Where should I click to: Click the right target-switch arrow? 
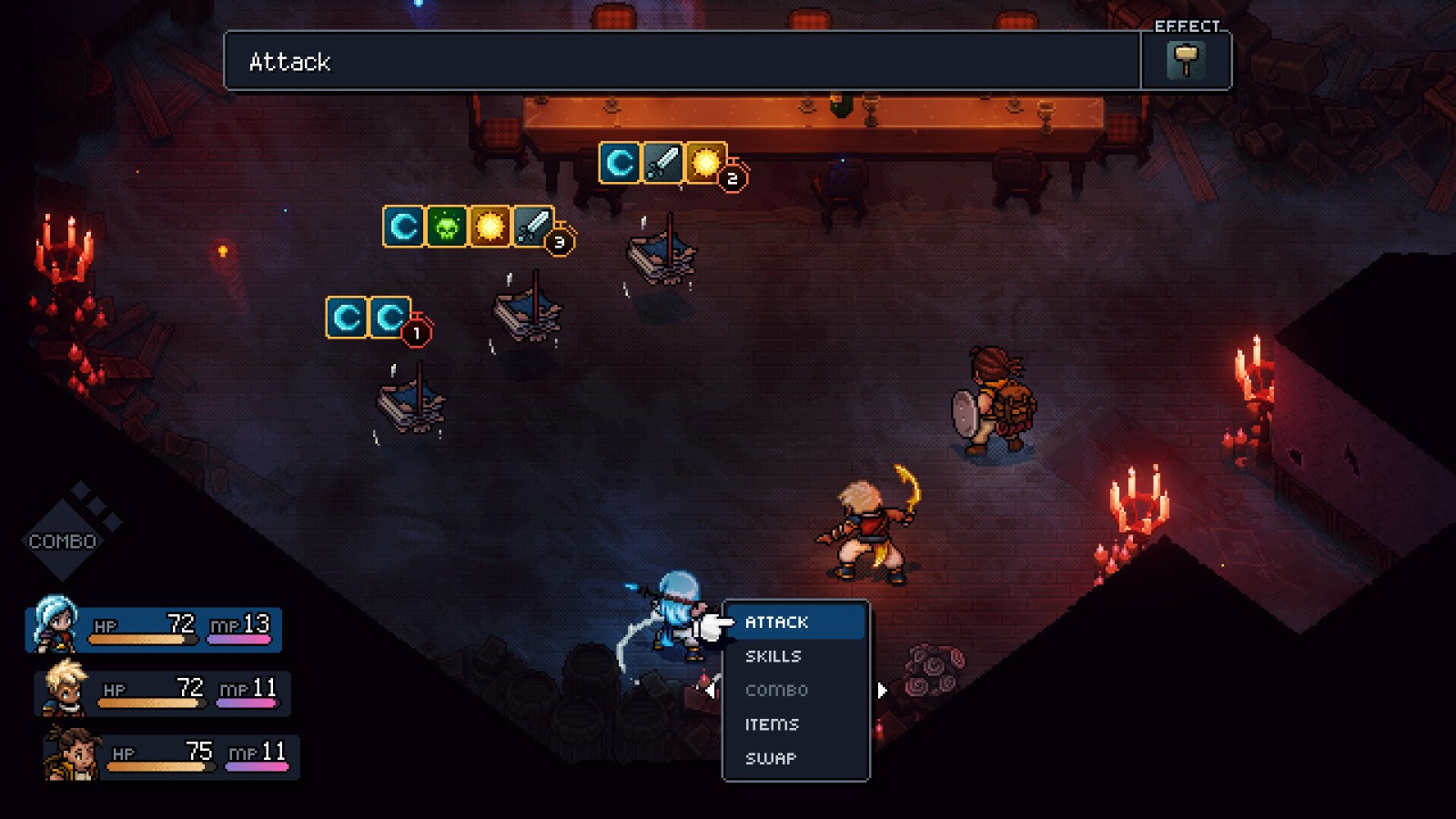(x=880, y=691)
